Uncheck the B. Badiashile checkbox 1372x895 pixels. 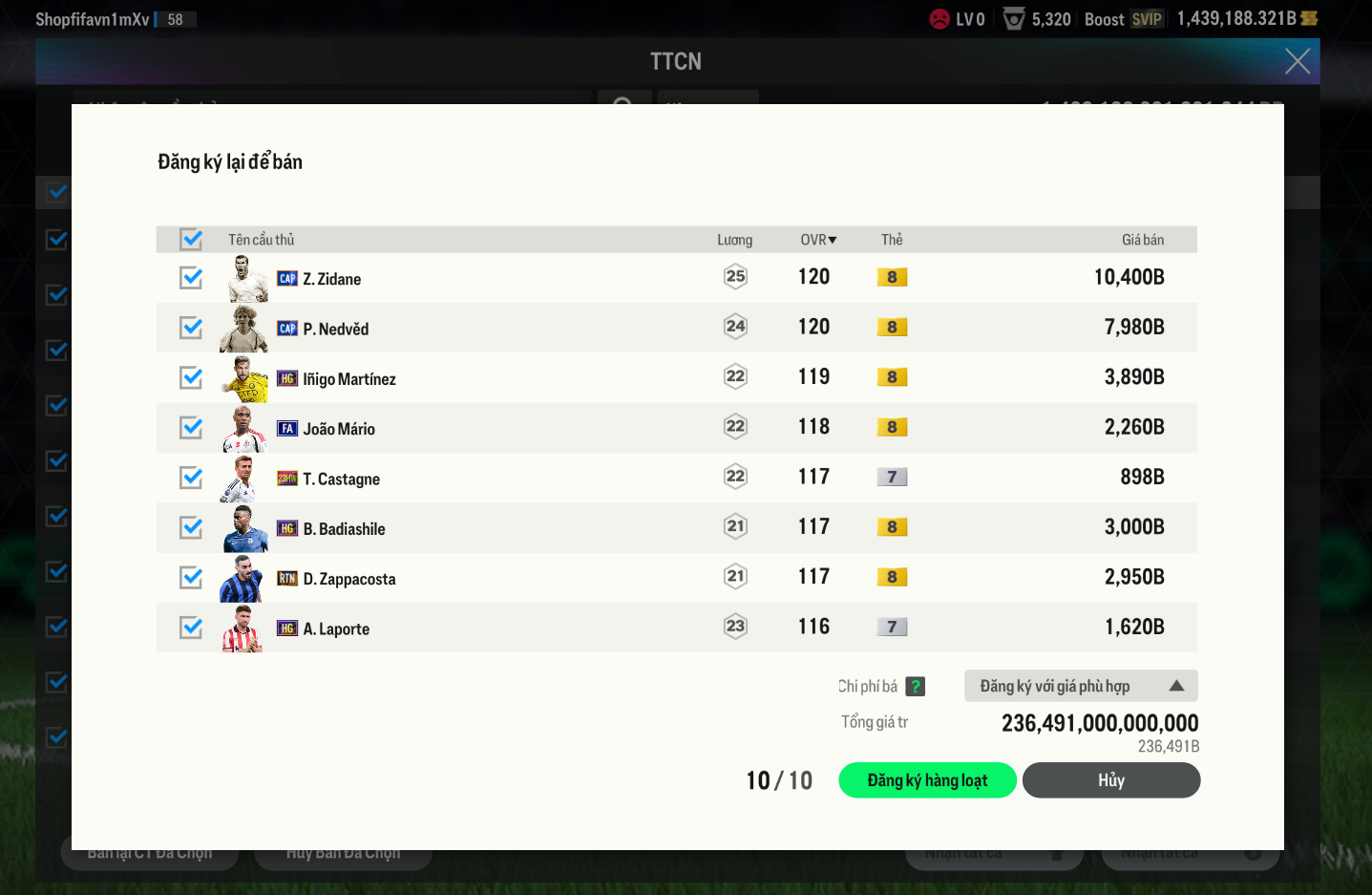click(191, 528)
